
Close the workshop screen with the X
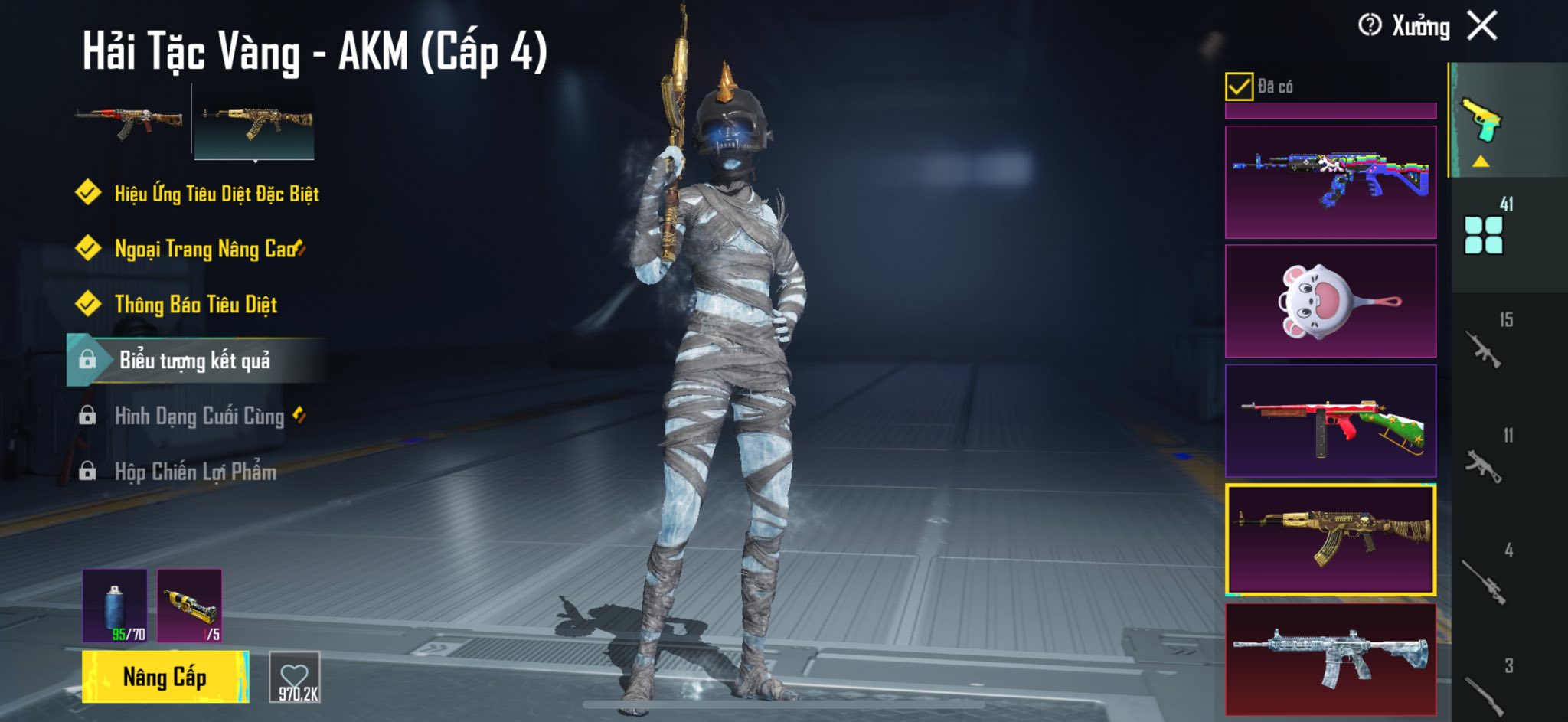(1482, 26)
